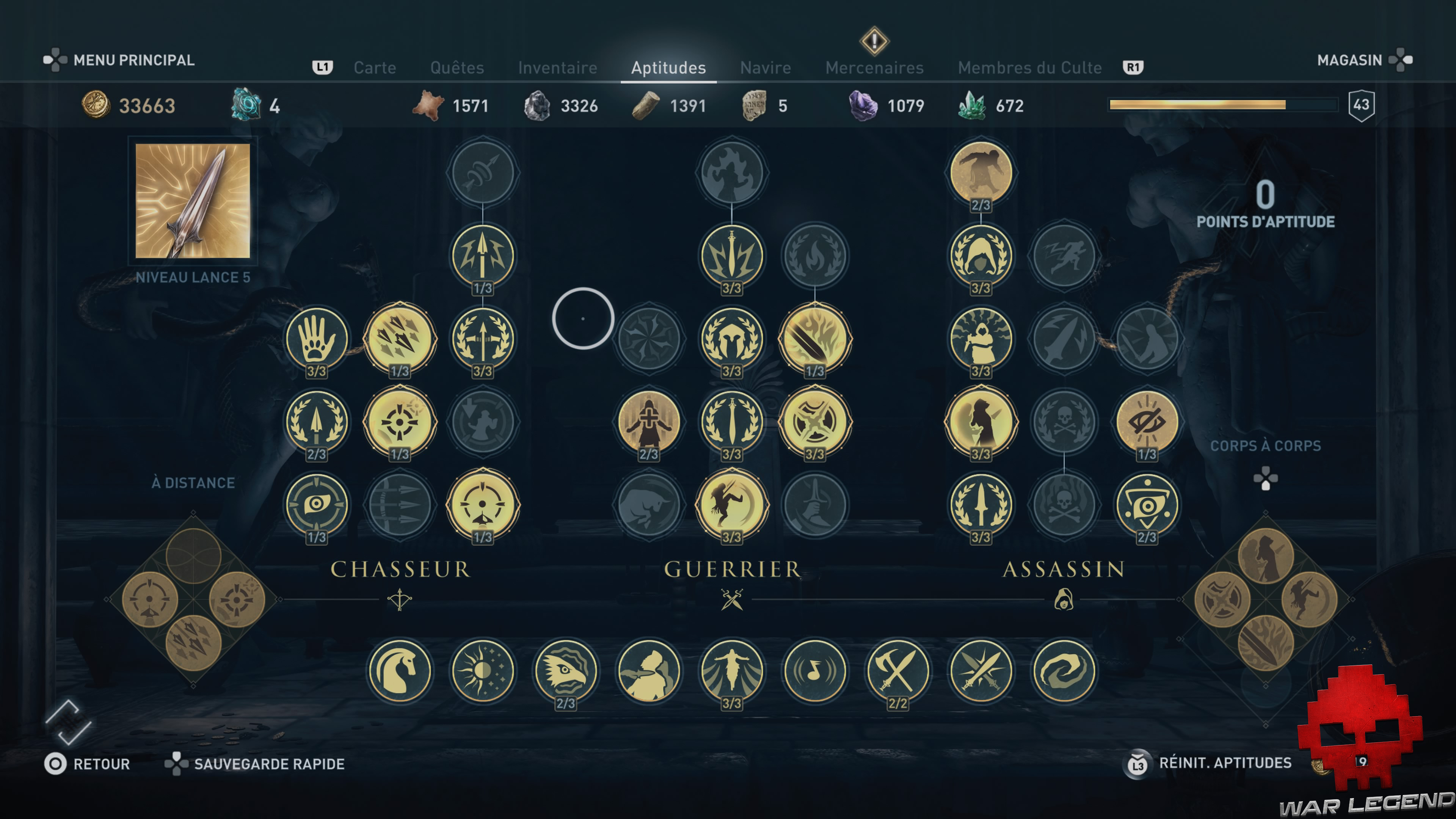Activate Sauvegarde Rapide
The height and width of the screenshot is (819, 1456).
pyautogui.click(x=268, y=763)
